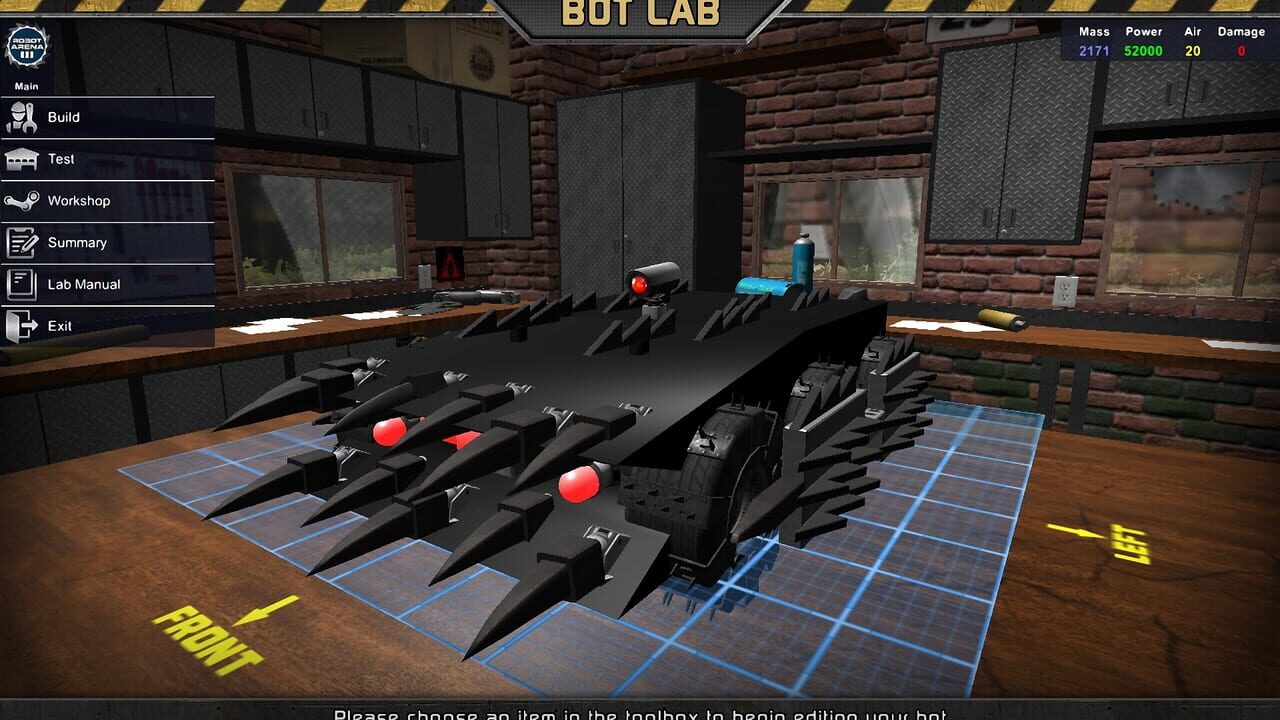
Task: Open the Build menu entry
Action: click(x=64, y=117)
